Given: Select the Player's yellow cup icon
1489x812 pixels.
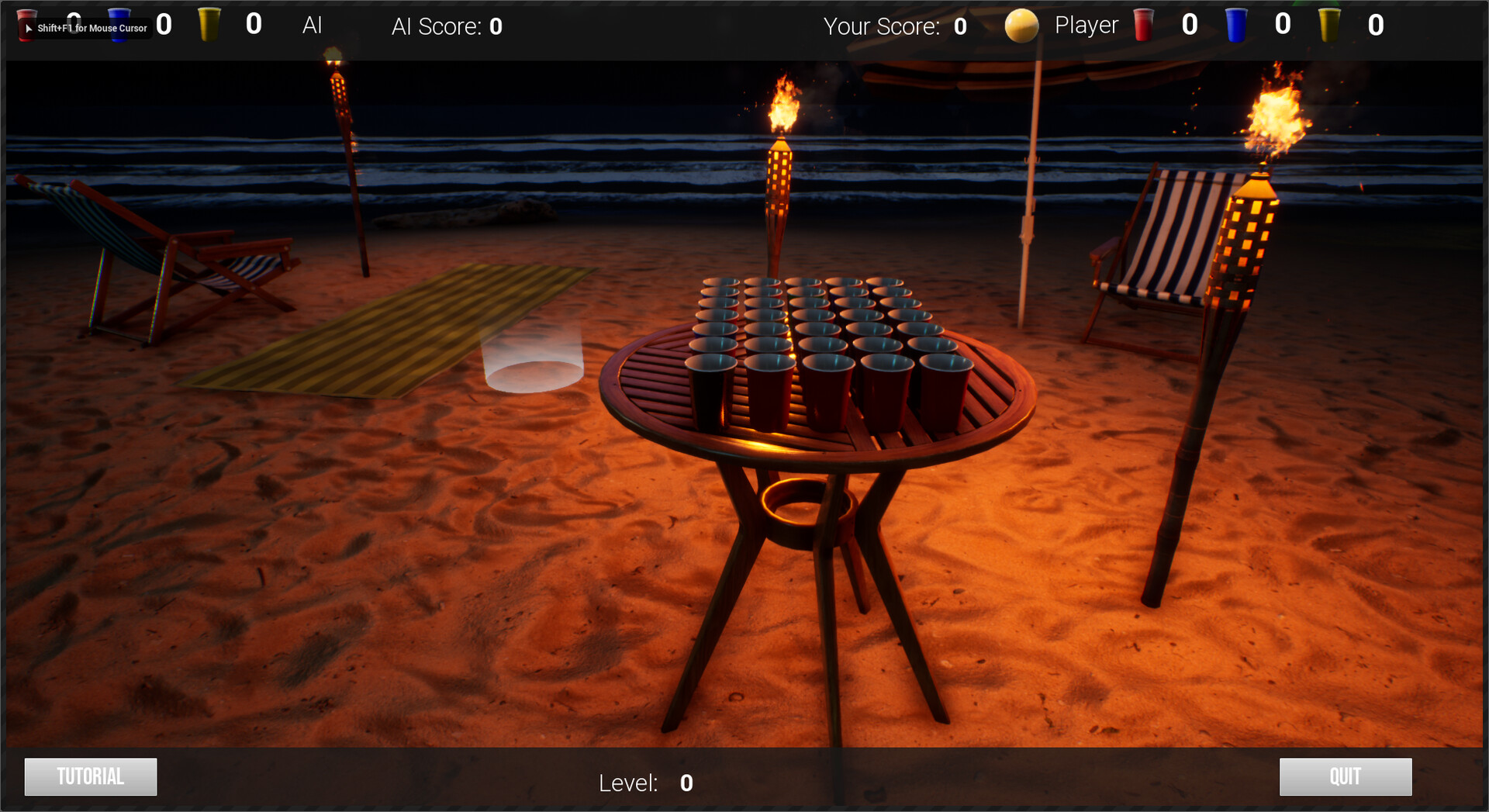Looking at the screenshot, I should click(x=1331, y=23).
